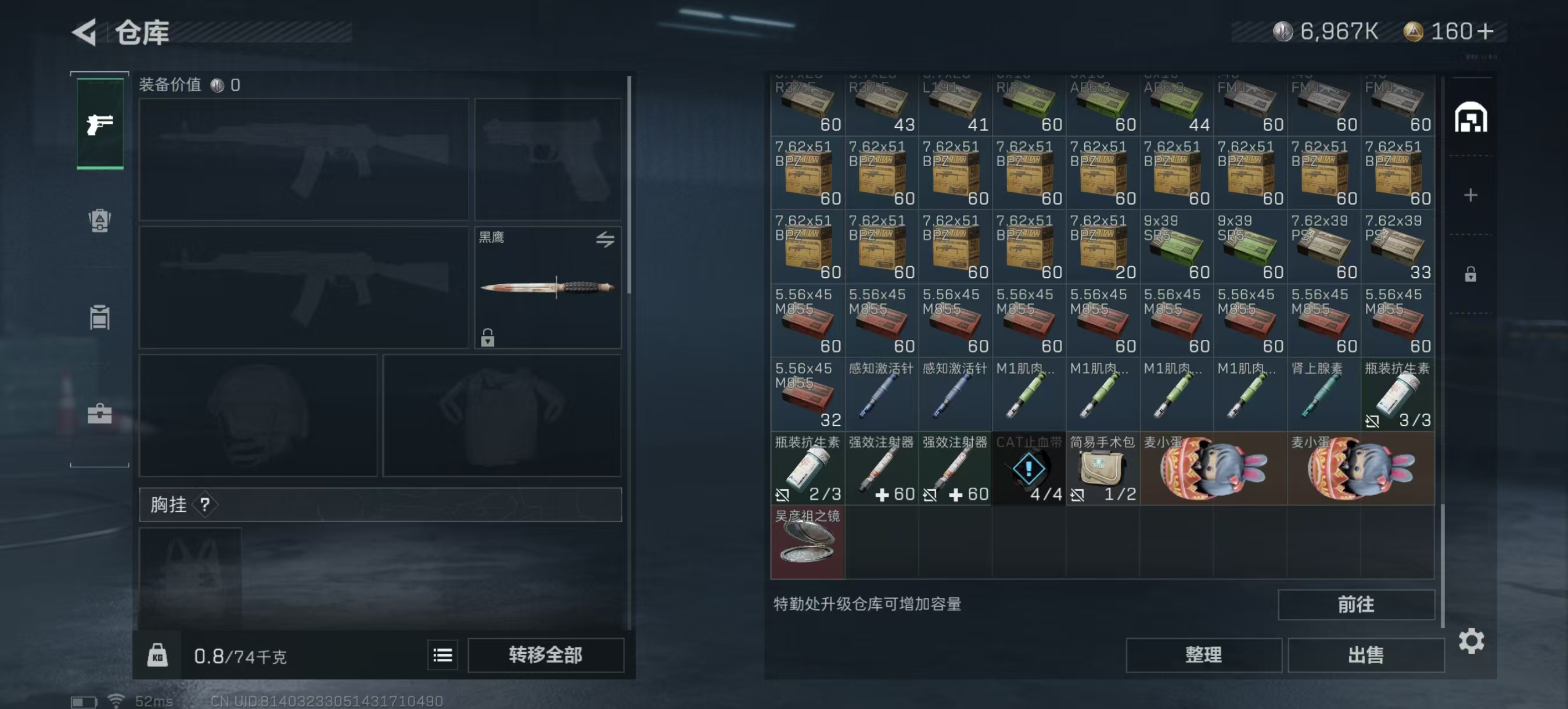Open the briefcase safe-box tab
Viewport: 1568px width, 709px height.
point(100,414)
